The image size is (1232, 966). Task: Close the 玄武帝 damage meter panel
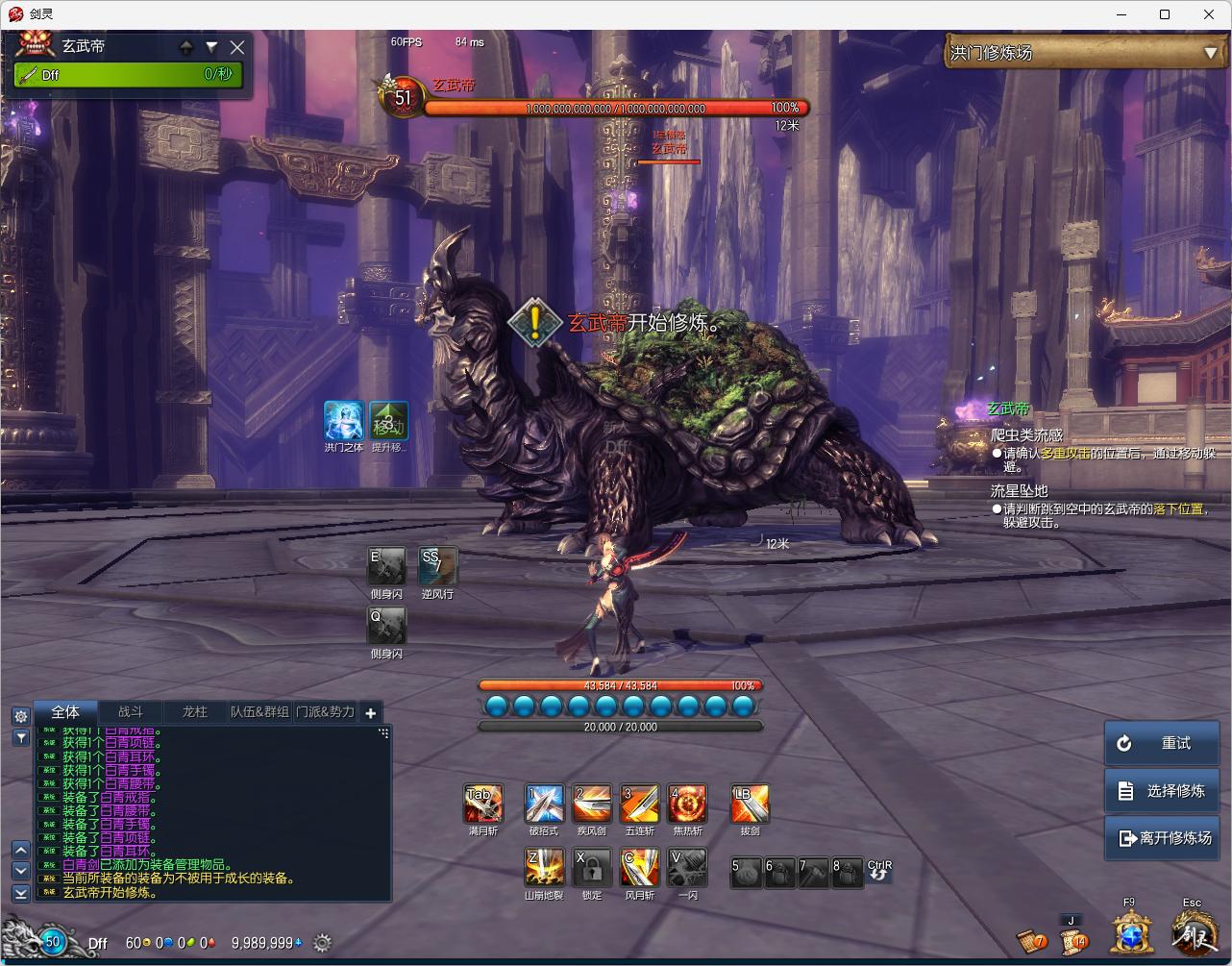[x=237, y=46]
